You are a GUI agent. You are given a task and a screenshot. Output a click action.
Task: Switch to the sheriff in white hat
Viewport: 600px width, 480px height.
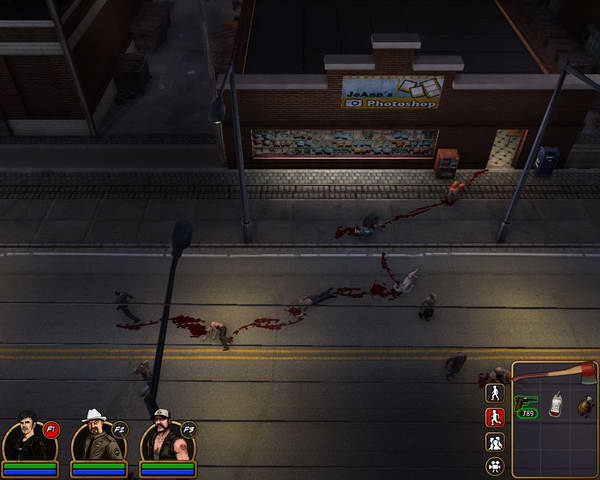97,438
